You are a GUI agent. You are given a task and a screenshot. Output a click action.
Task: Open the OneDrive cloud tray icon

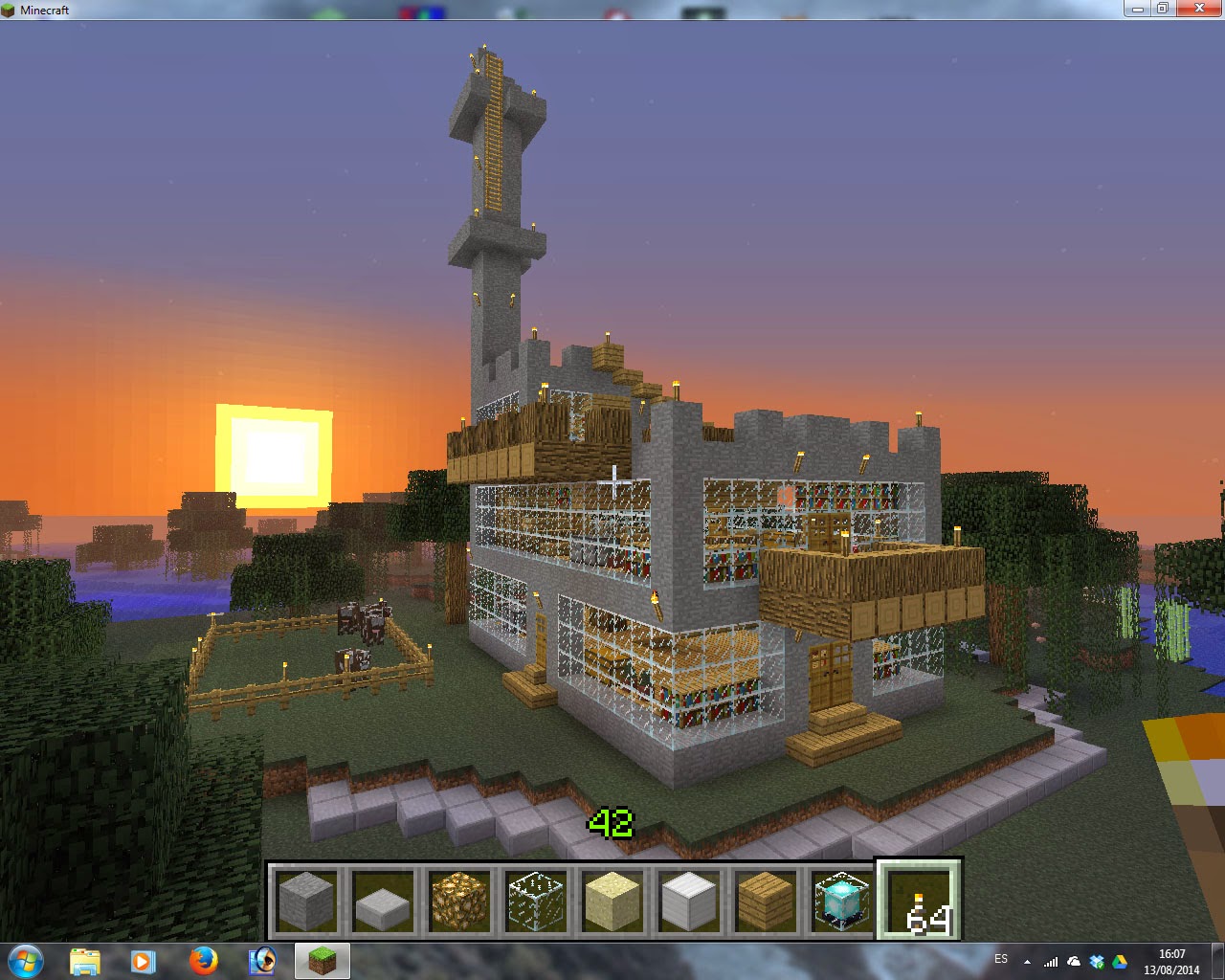1073,960
